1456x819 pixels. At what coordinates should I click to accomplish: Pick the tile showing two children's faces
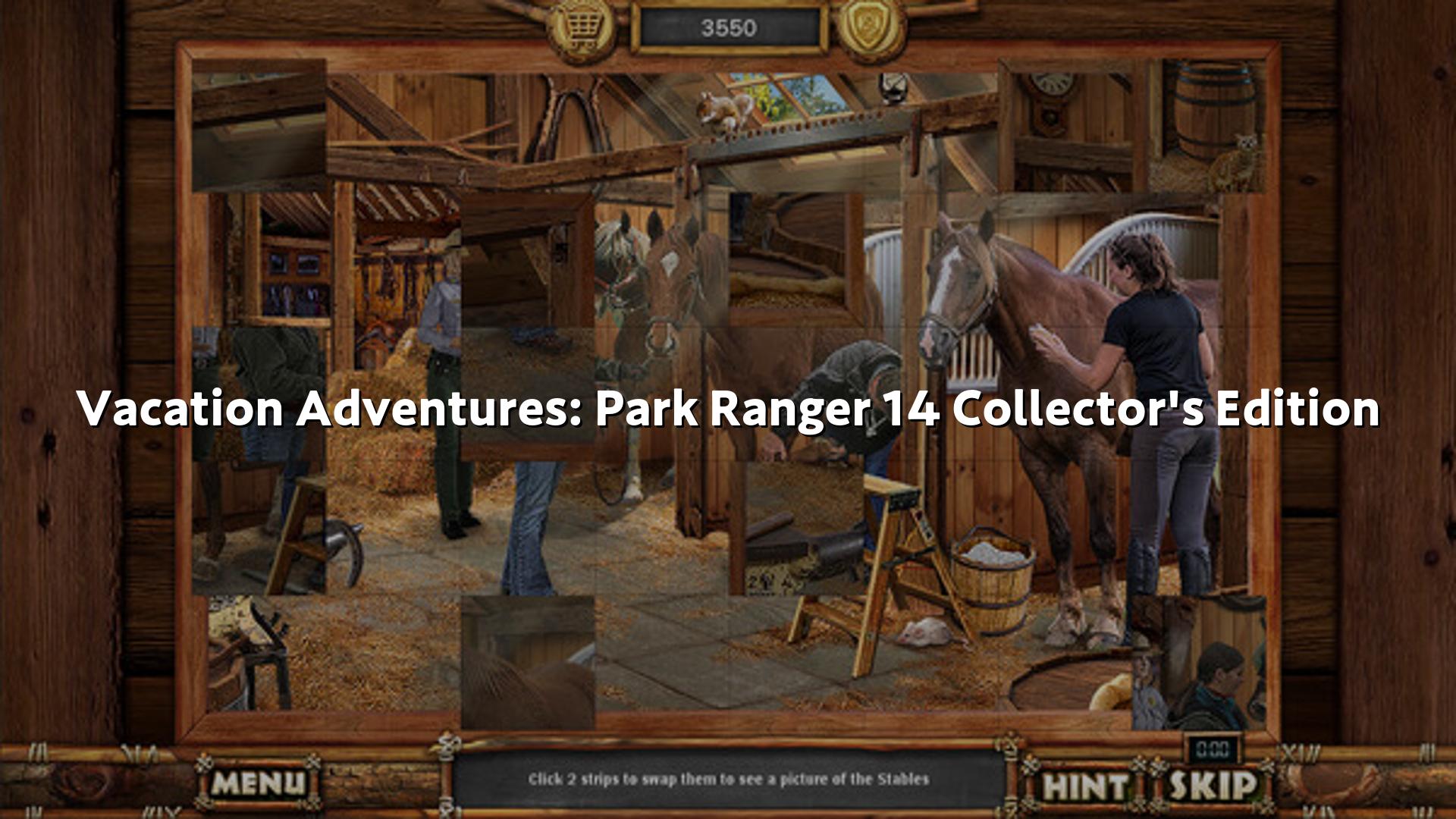pos(1198,661)
